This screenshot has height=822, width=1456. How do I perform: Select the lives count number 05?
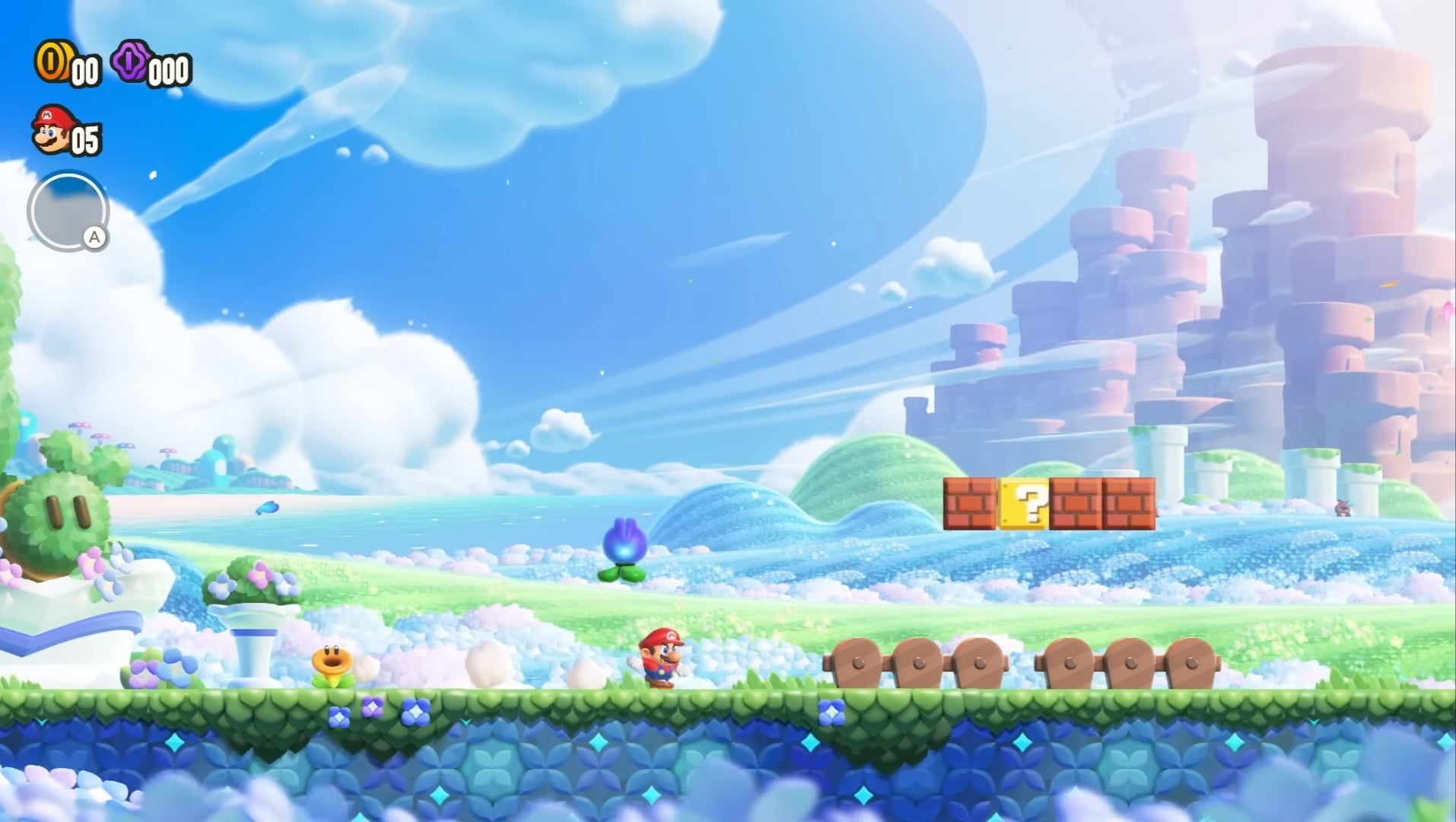(x=85, y=139)
